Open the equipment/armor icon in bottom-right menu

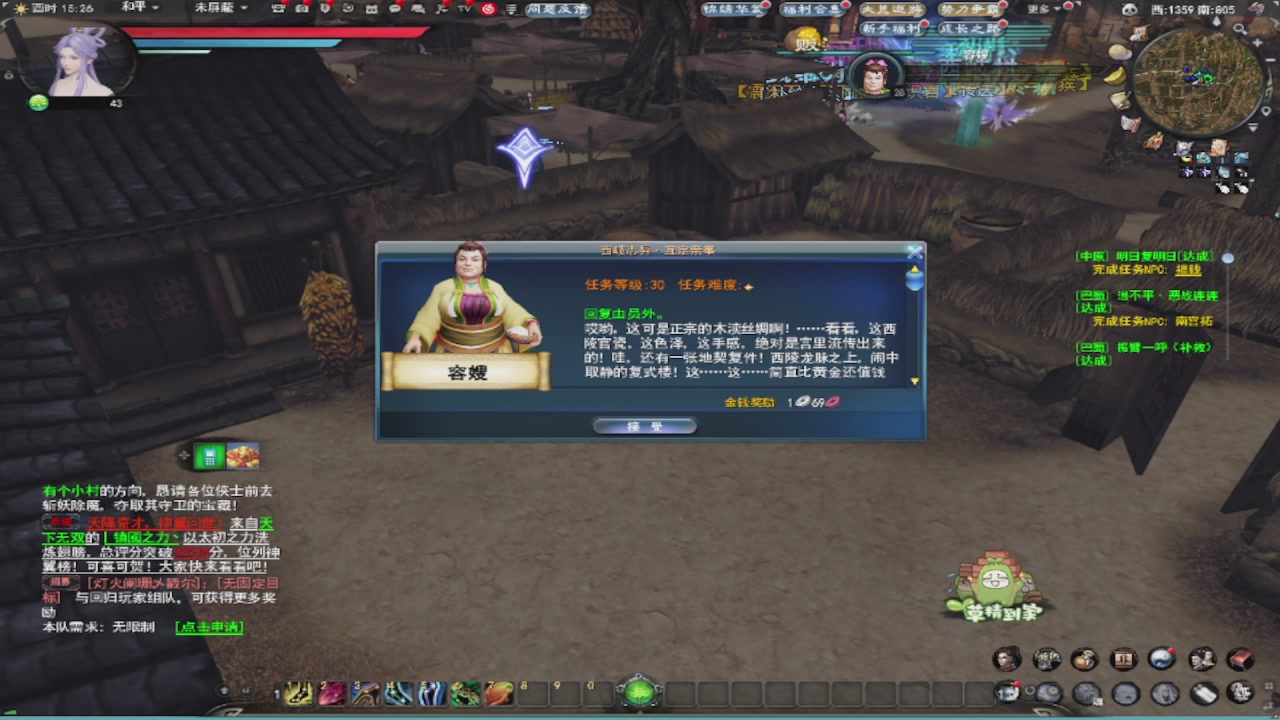(1047, 660)
